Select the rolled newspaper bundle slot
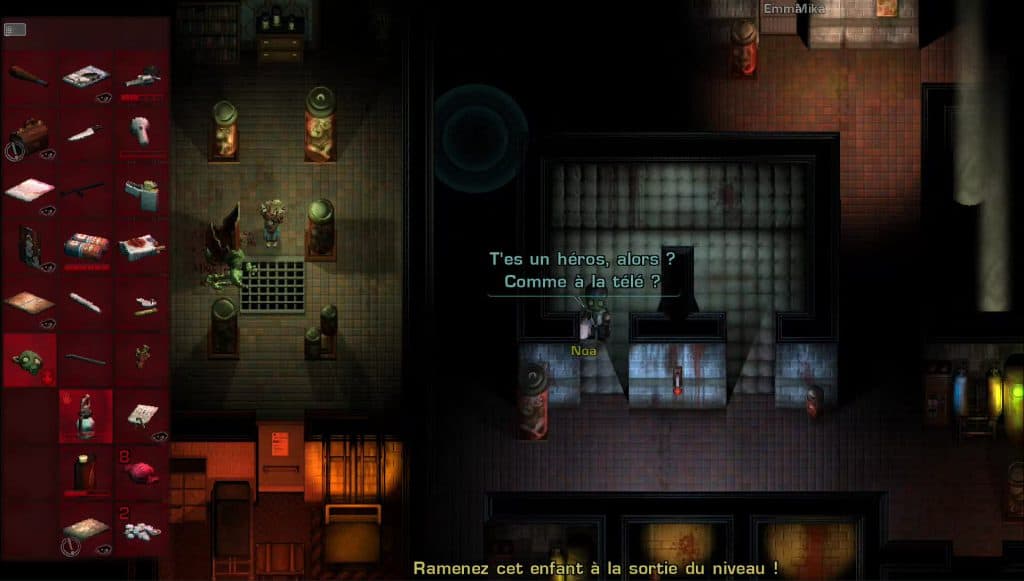This screenshot has width=1024, height=581. pyautogui.click(x=85, y=246)
